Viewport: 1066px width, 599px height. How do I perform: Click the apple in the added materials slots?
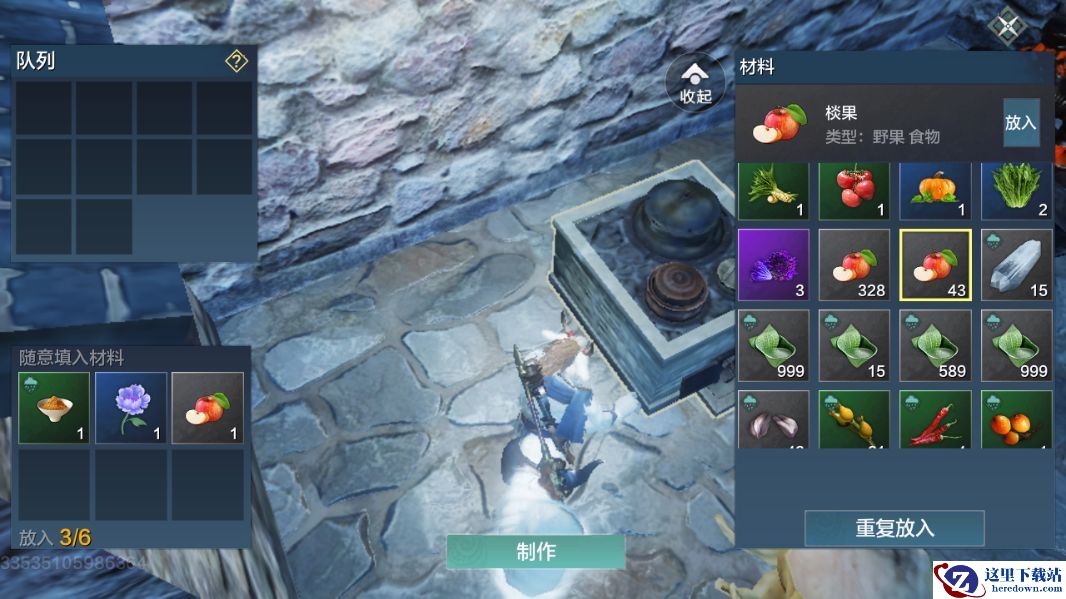[207, 408]
